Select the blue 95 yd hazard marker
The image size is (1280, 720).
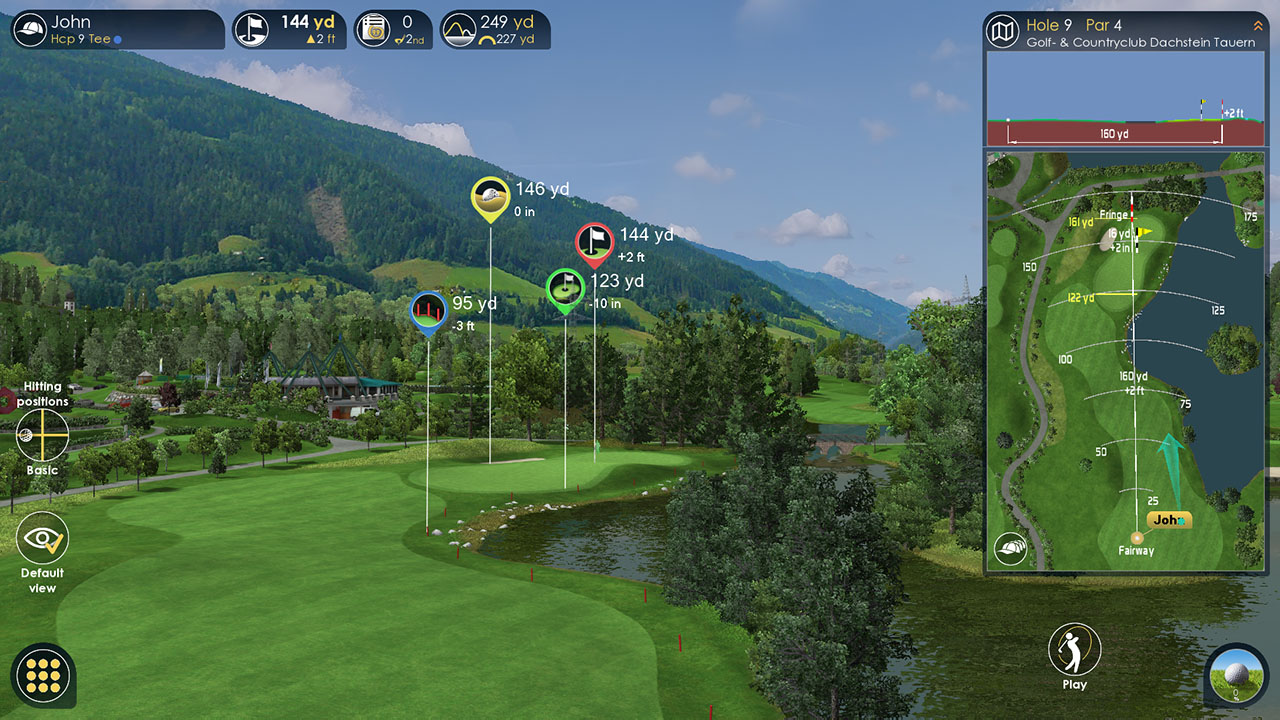[428, 310]
